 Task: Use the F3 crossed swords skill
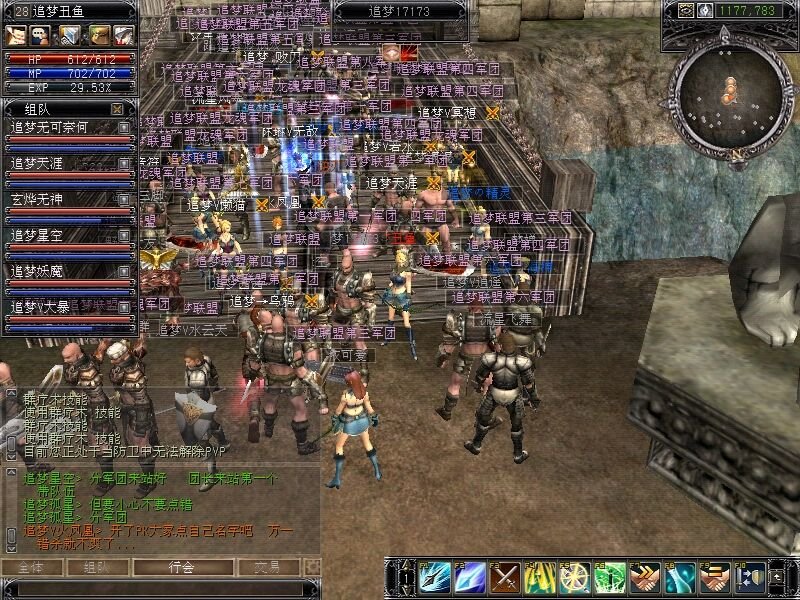pos(505,577)
